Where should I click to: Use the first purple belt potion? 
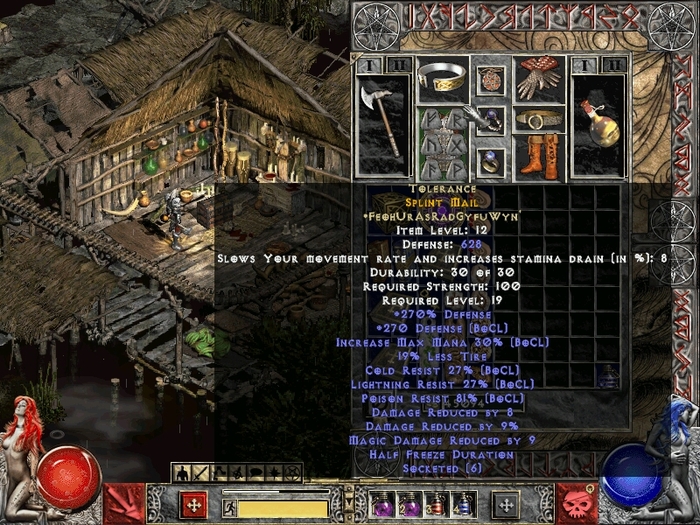pos(383,504)
